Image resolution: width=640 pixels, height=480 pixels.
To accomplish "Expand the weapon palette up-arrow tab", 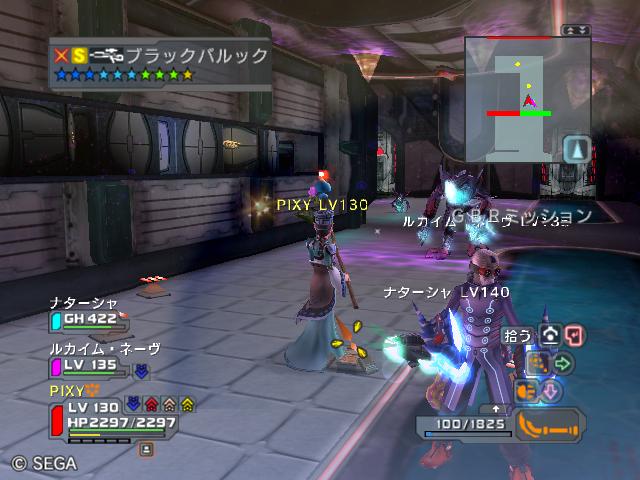I will (496, 408).
